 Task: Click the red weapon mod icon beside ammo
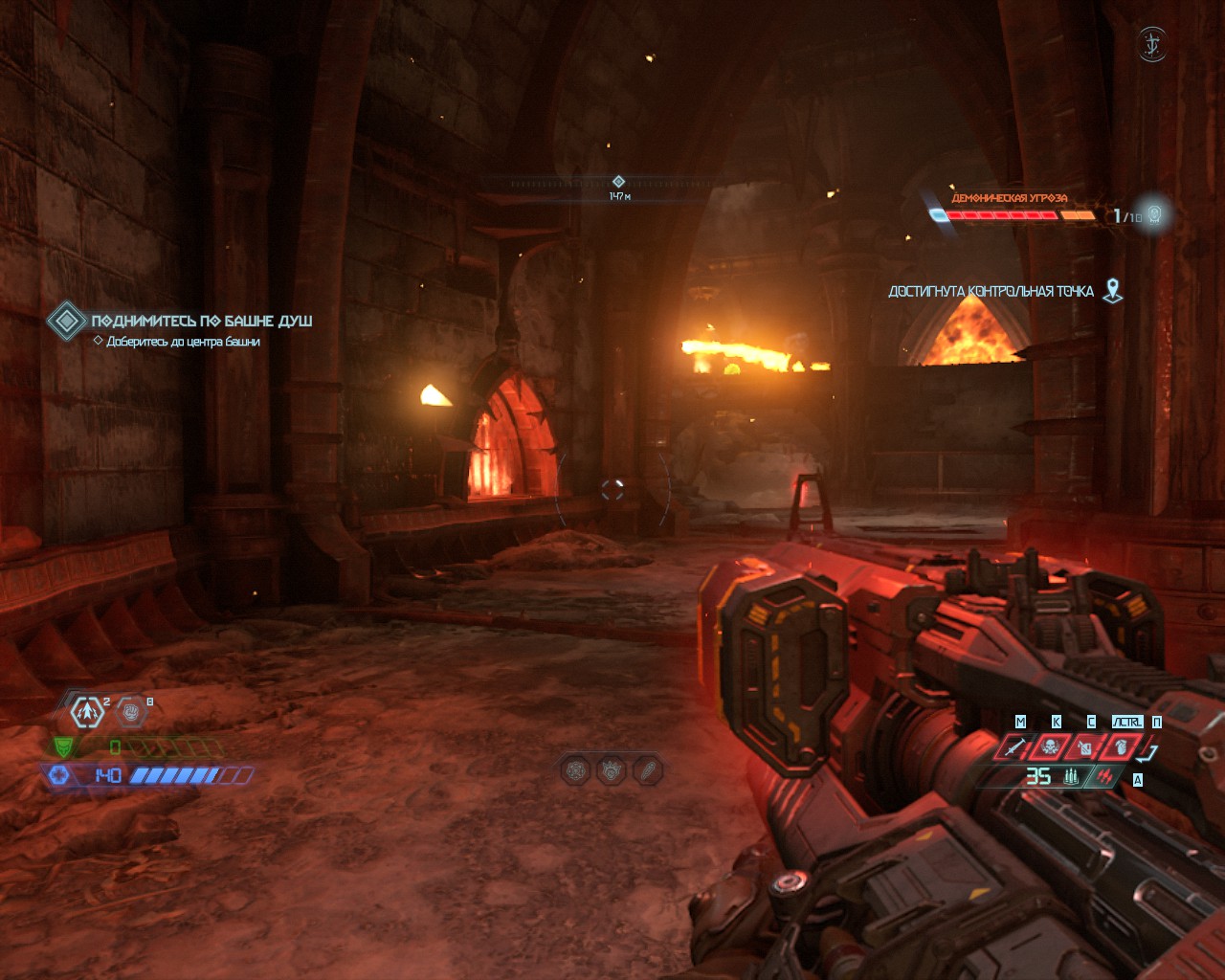(1105, 777)
